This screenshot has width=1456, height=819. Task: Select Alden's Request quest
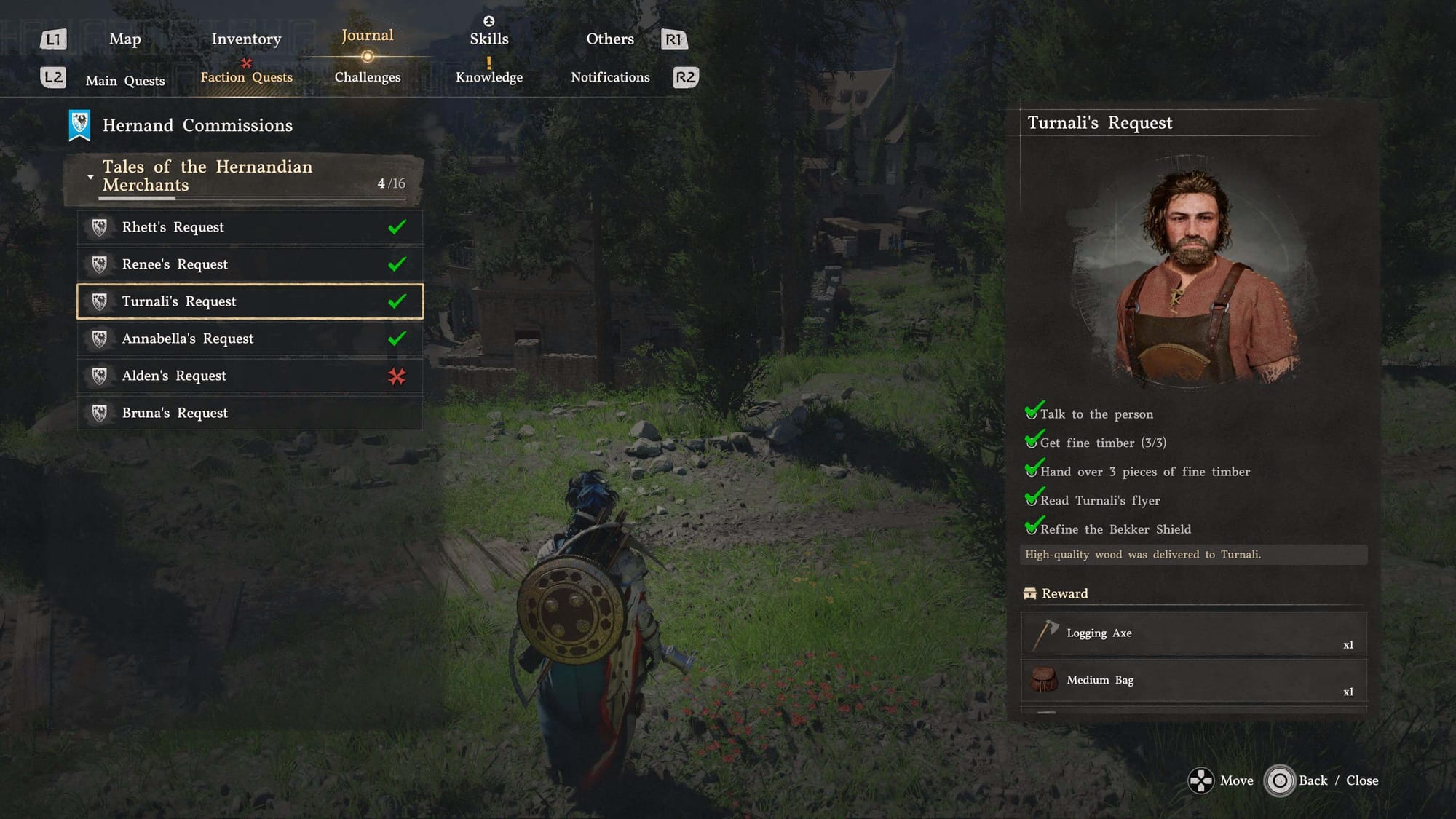(x=250, y=376)
